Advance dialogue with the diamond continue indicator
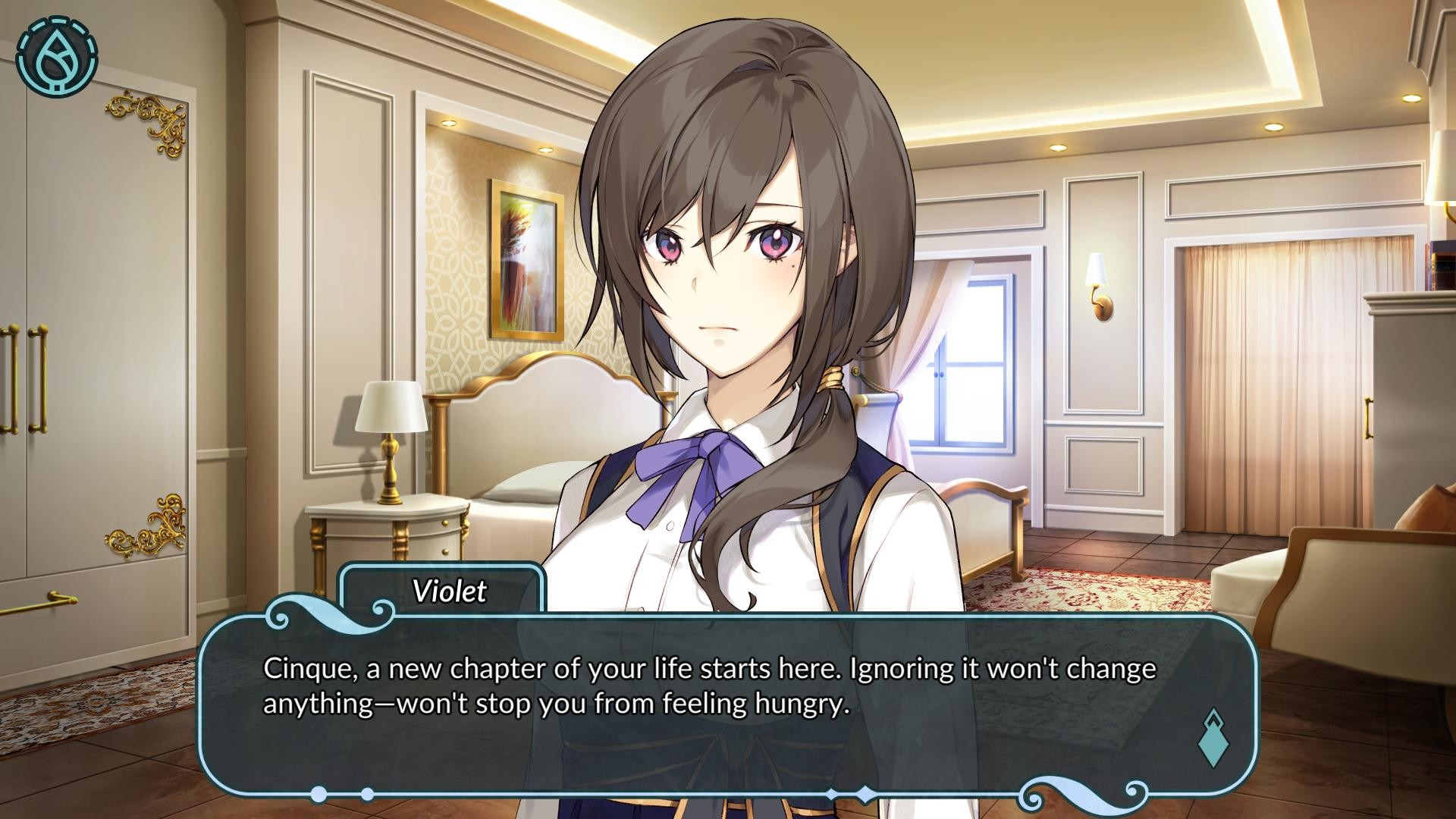The image size is (1456, 819). point(1211,737)
